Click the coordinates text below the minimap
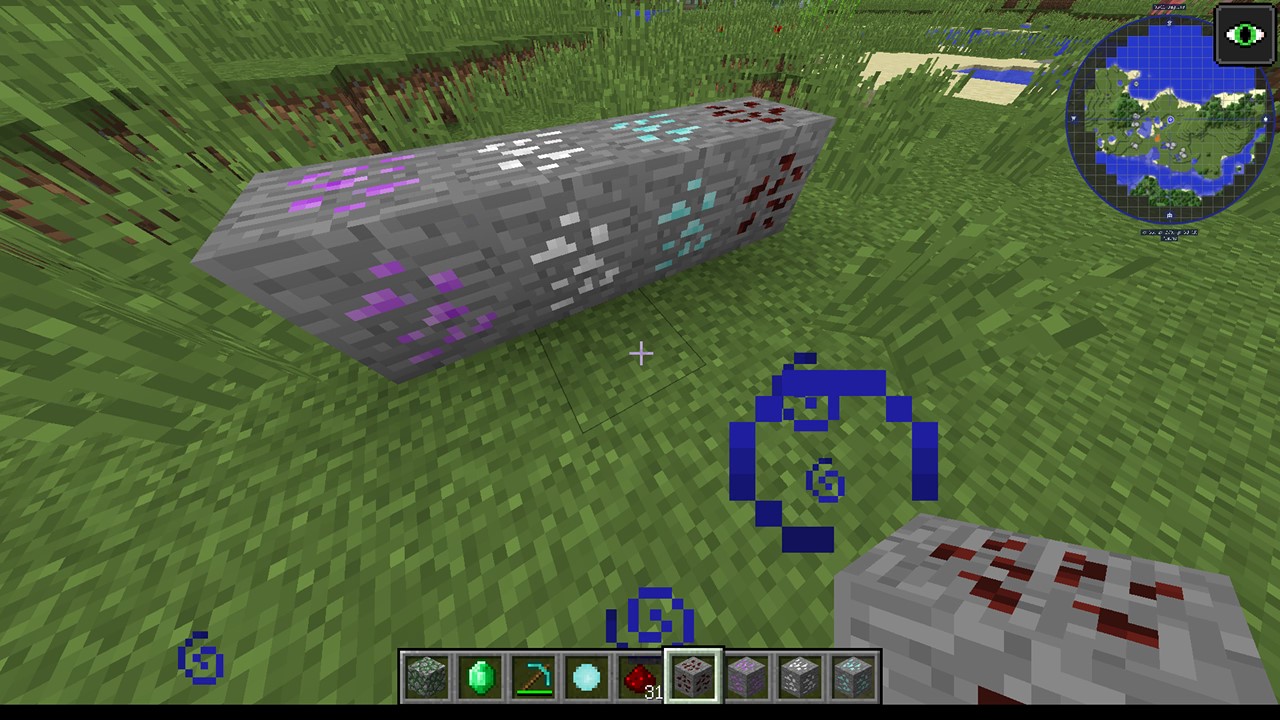 tap(1170, 232)
